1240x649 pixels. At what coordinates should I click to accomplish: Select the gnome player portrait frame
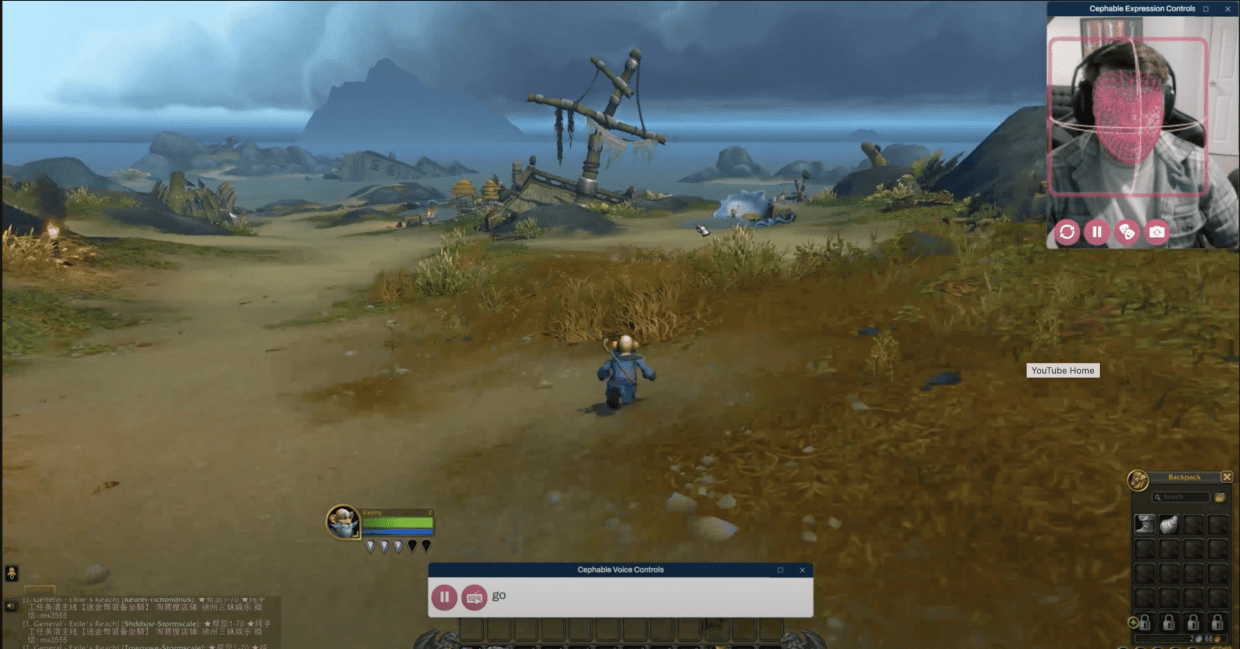pos(343,522)
